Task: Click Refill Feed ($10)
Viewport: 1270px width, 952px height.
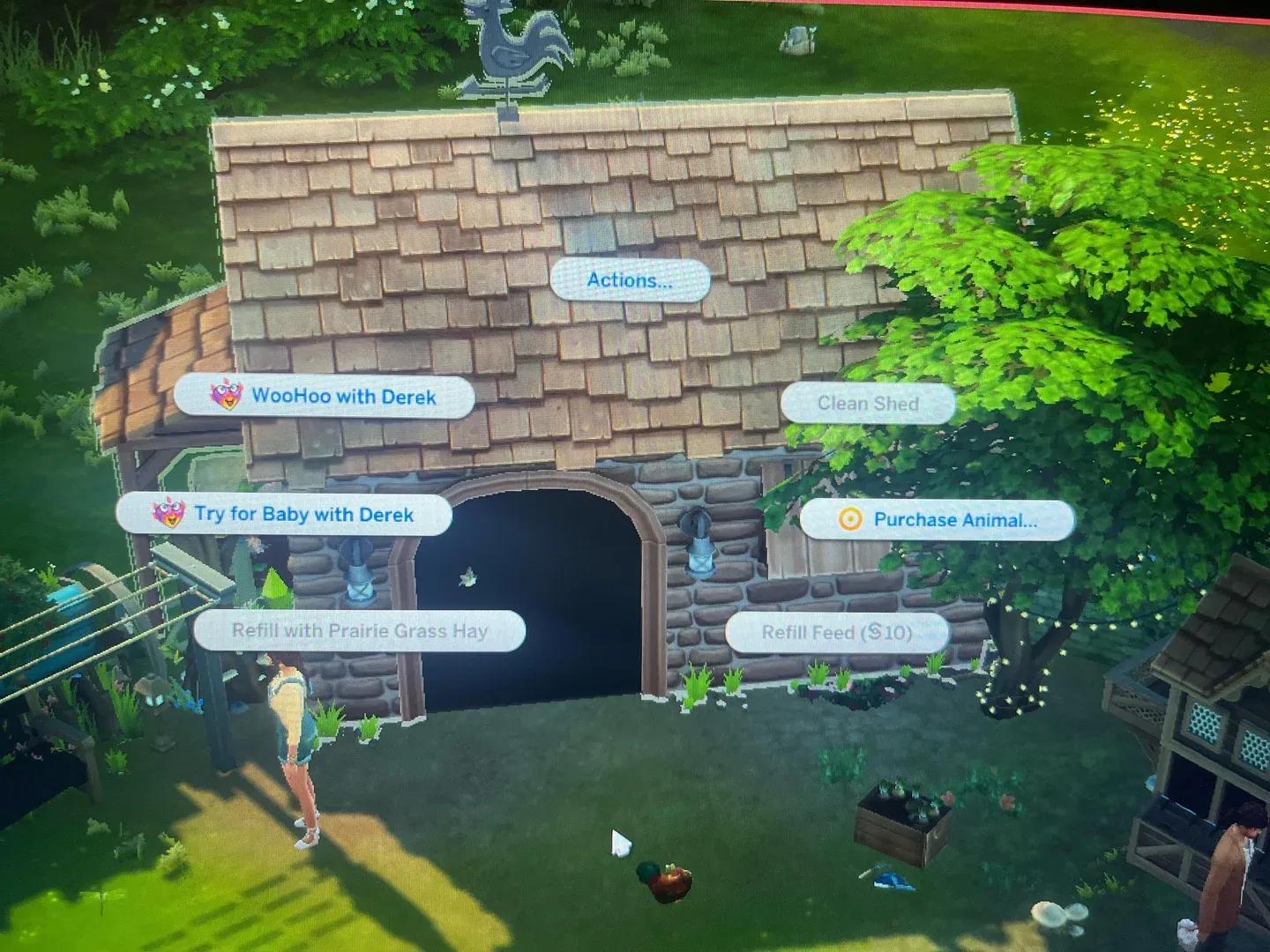Action: coord(836,632)
